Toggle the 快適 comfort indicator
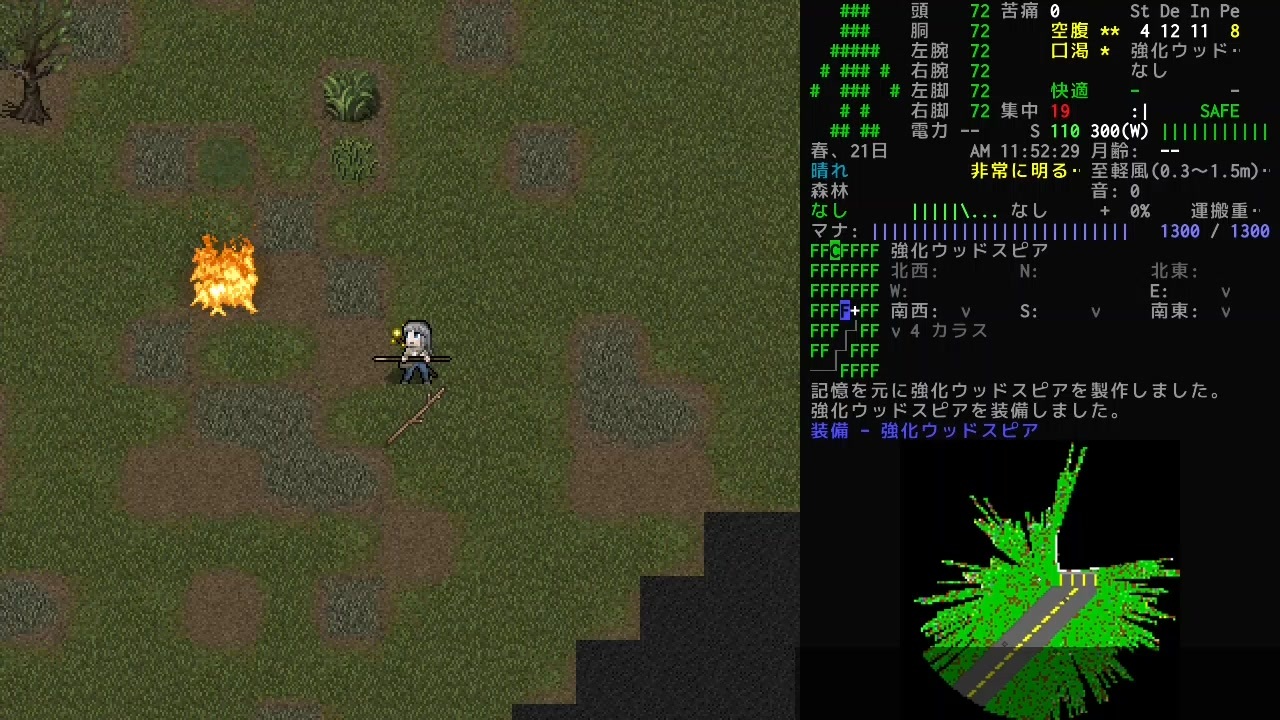This screenshot has height=720, width=1280. point(1068,91)
